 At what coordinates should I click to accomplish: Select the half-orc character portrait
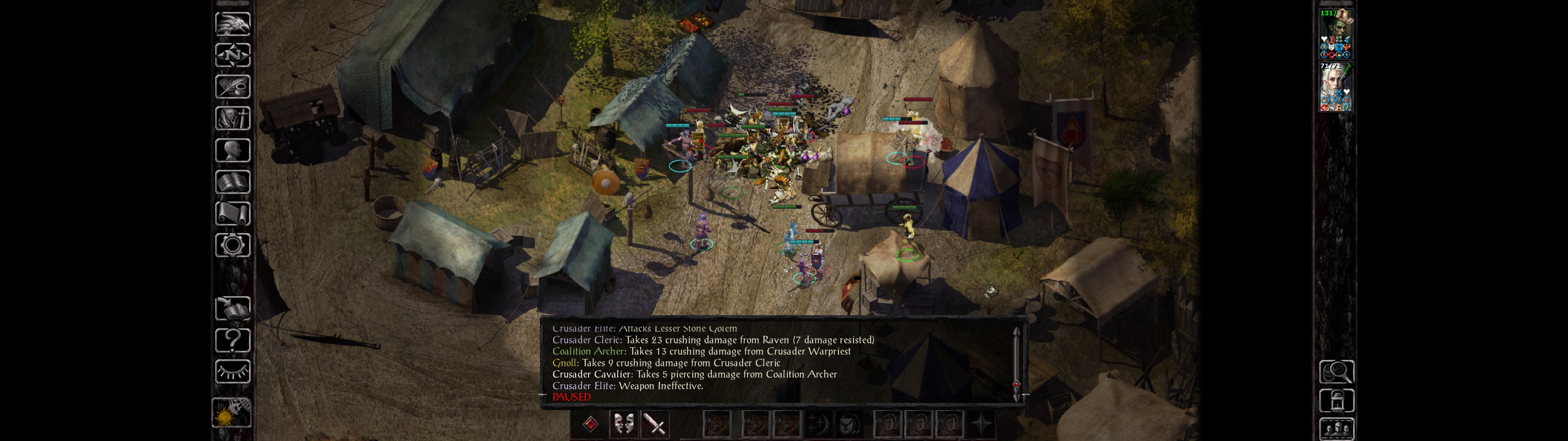1336,33
